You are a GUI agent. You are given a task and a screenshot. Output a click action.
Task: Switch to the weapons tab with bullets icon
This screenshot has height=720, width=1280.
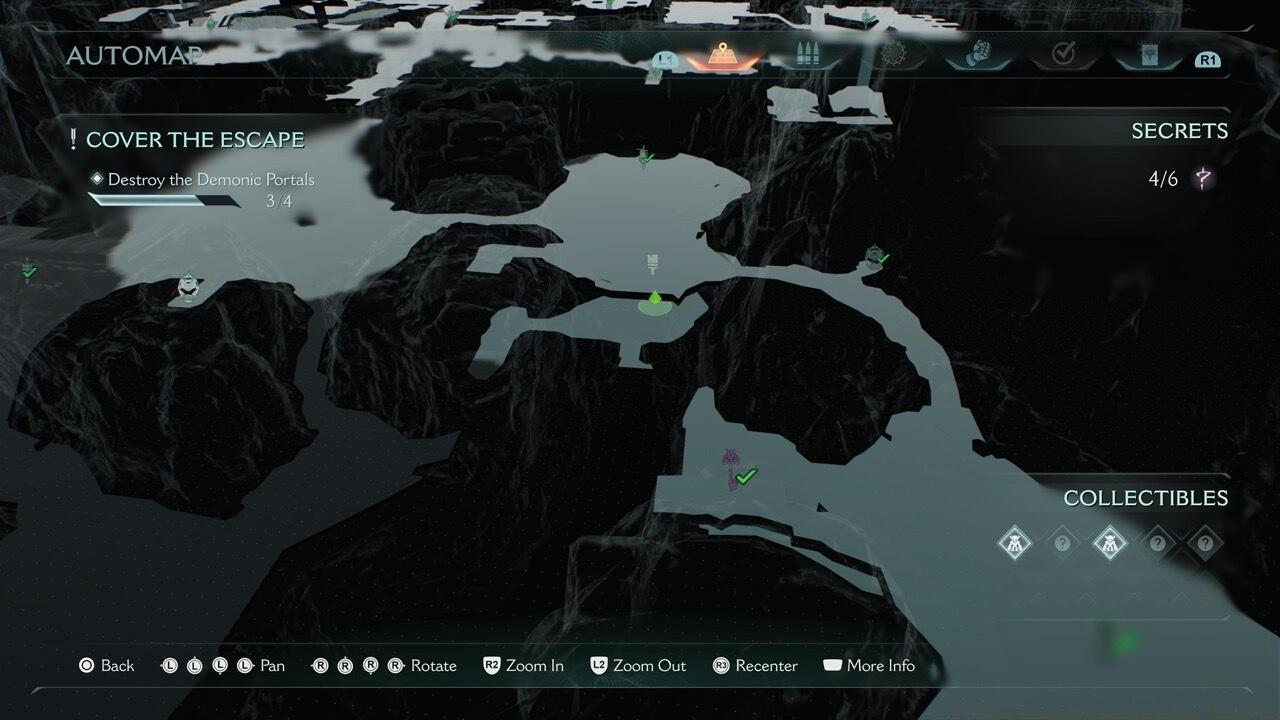[x=808, y=54]
